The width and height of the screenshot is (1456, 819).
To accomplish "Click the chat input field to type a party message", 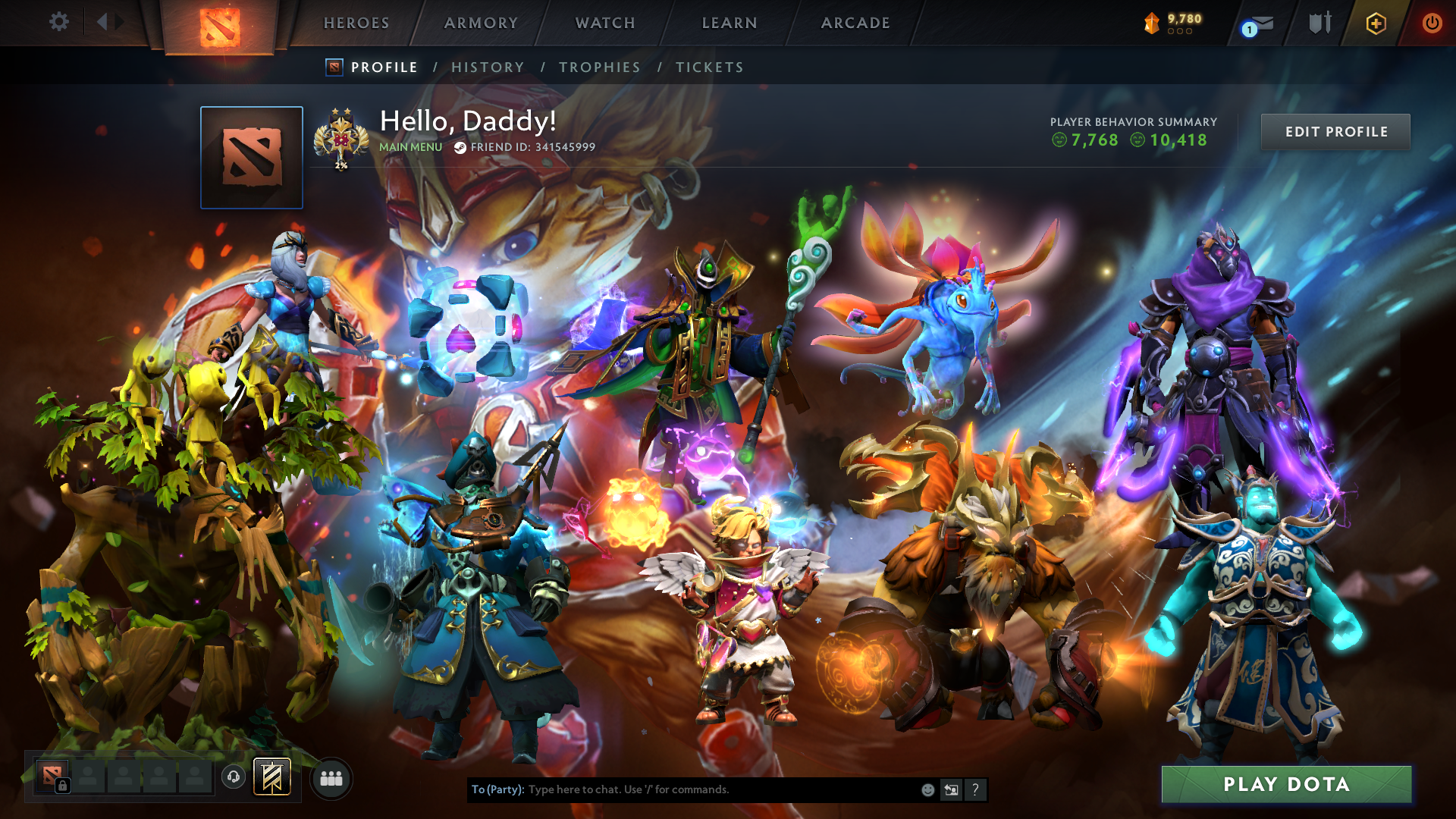I will point(720,789).
